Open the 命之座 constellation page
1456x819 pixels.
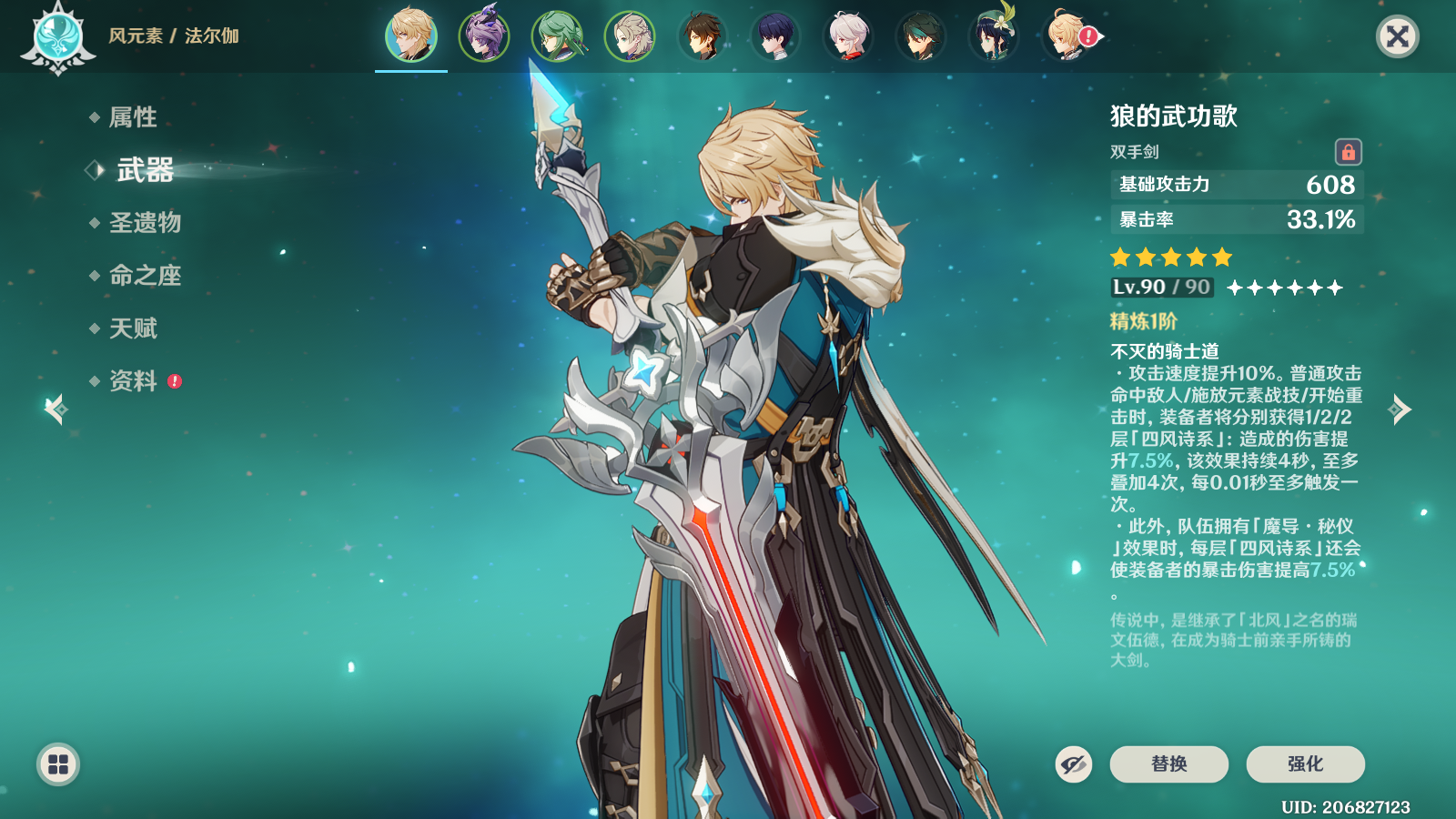click(145, 276)
